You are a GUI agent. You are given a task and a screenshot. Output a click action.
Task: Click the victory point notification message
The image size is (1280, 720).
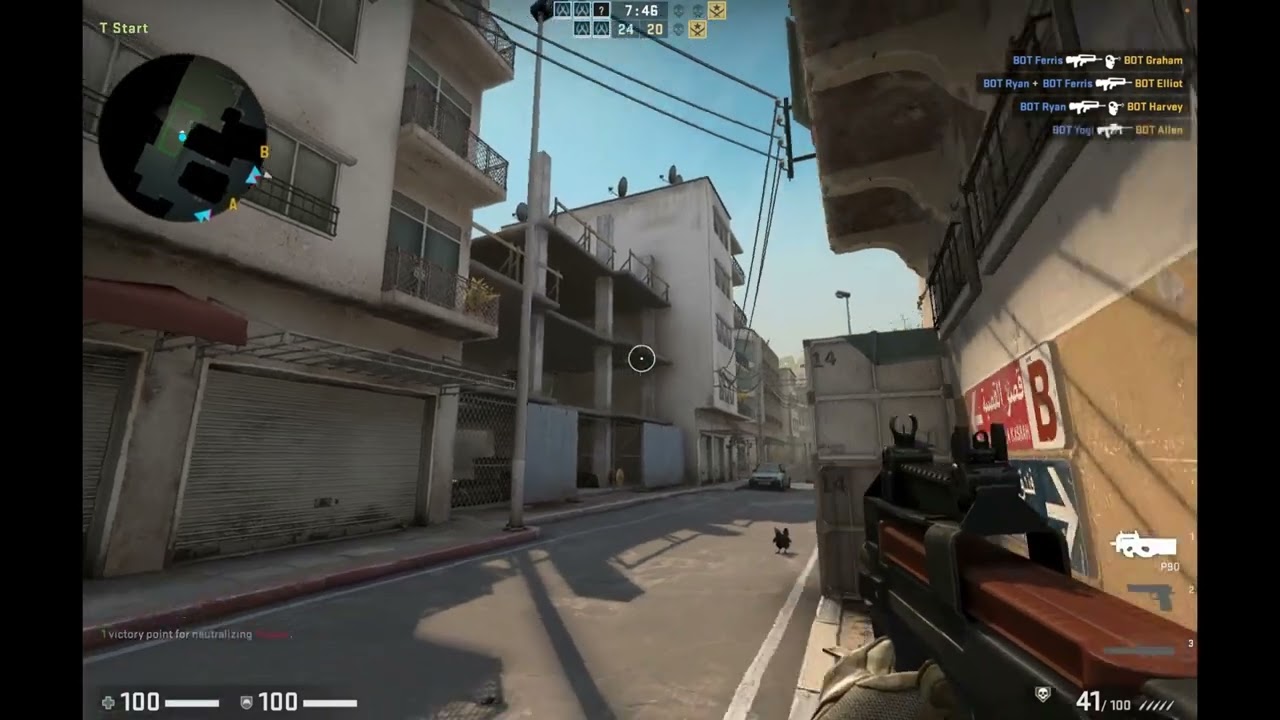pyautogui.click(x=195, y=633)
